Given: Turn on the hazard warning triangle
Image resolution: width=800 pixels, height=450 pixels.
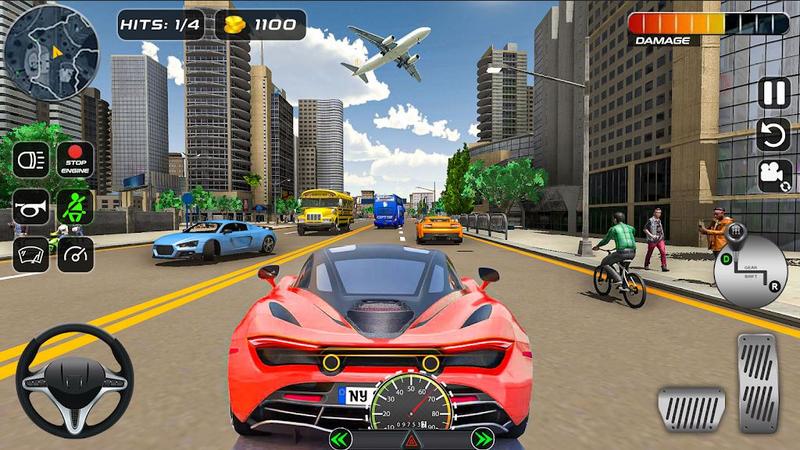Looking at the screenshot, I should [x=411, y=440].
